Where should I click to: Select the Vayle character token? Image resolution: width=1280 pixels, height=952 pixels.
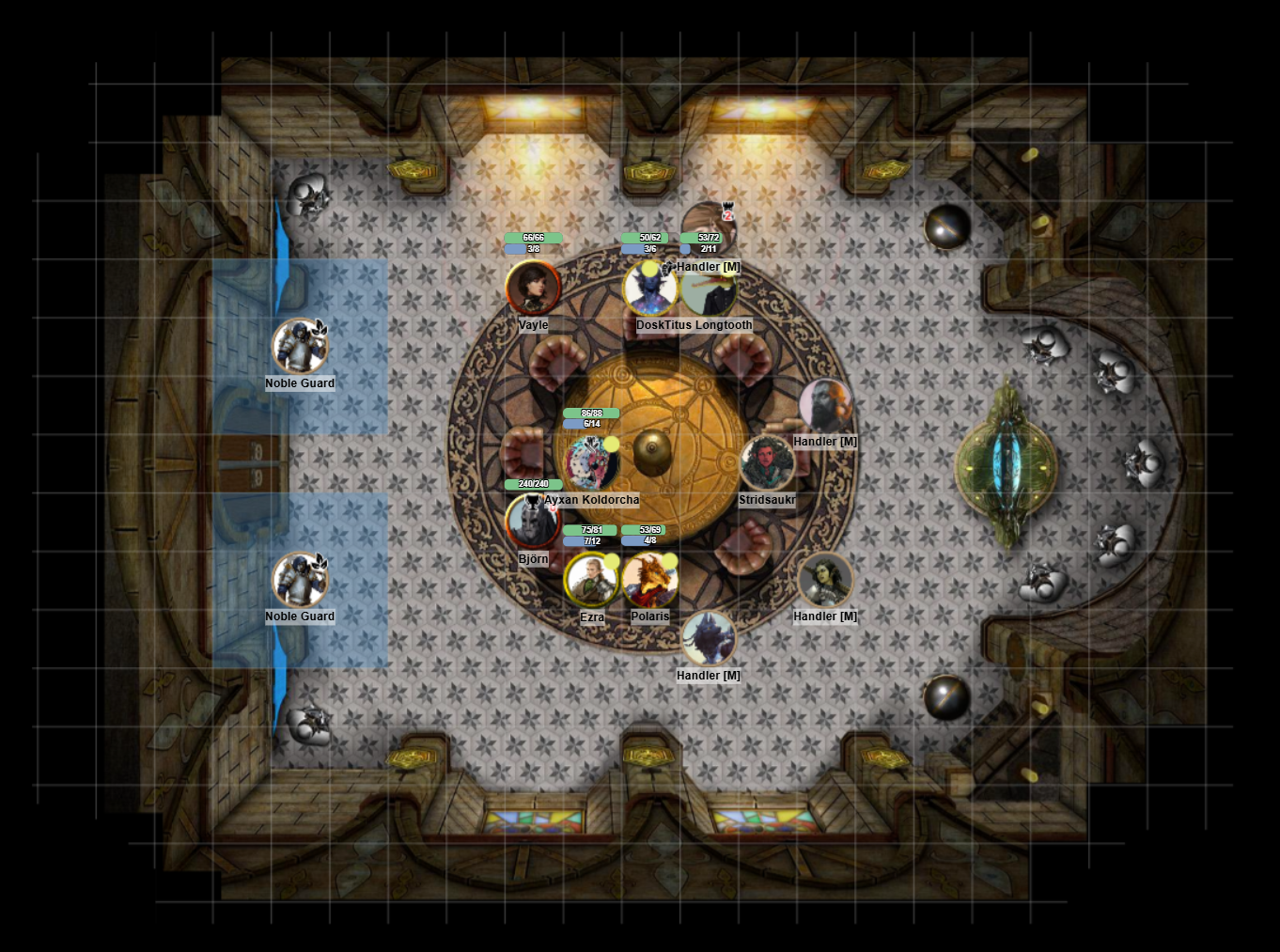point(533,288)
